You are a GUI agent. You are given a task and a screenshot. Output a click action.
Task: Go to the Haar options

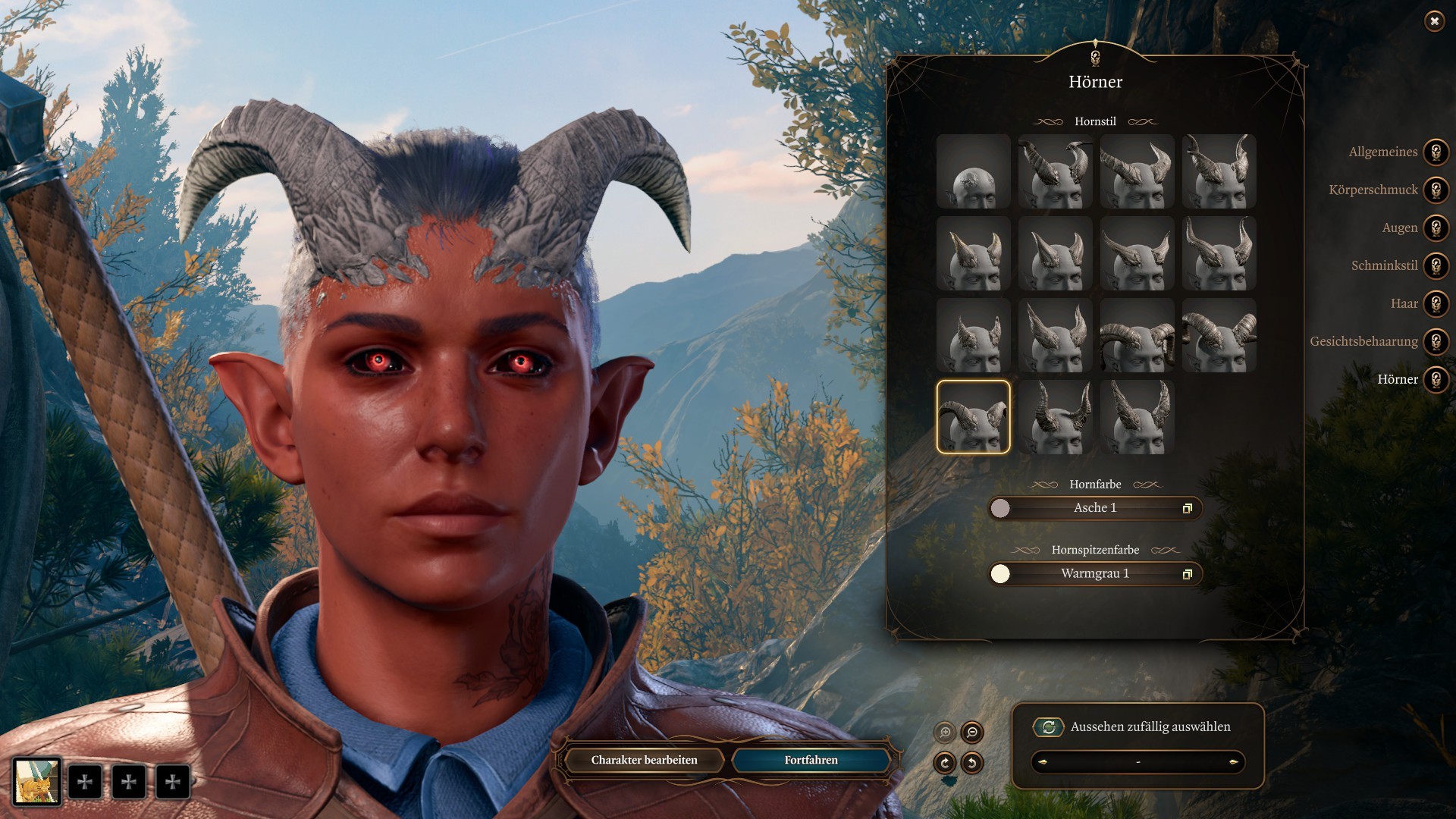[x=1436, y=303]
